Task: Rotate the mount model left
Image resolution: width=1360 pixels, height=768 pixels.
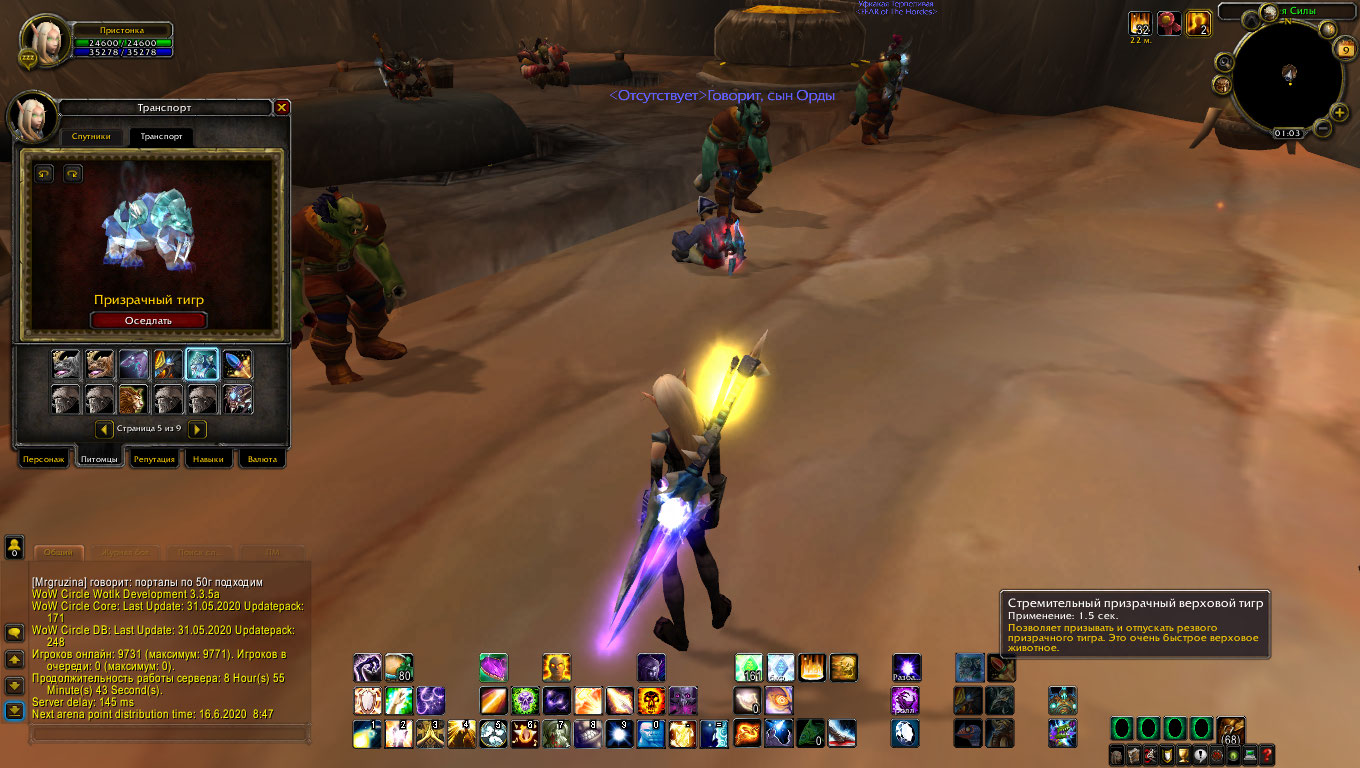Action: (x=44, y=174)
